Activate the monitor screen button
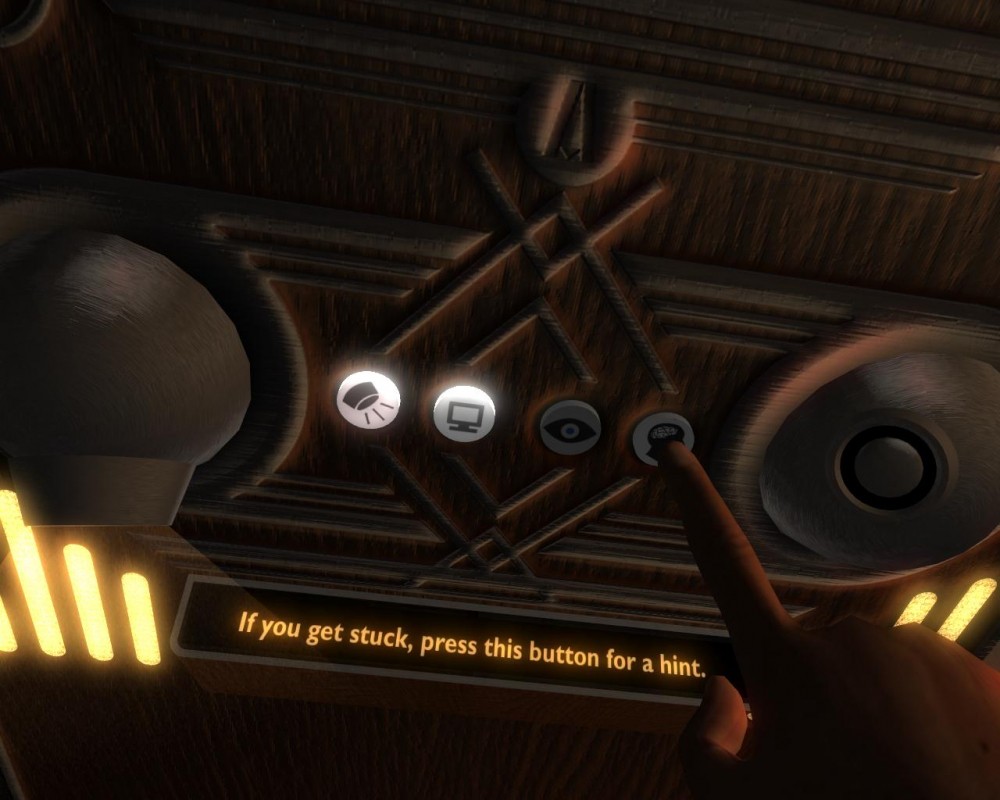Image resolution: width=1000 pixels, height=800 pixels. [x=464, y=410]
